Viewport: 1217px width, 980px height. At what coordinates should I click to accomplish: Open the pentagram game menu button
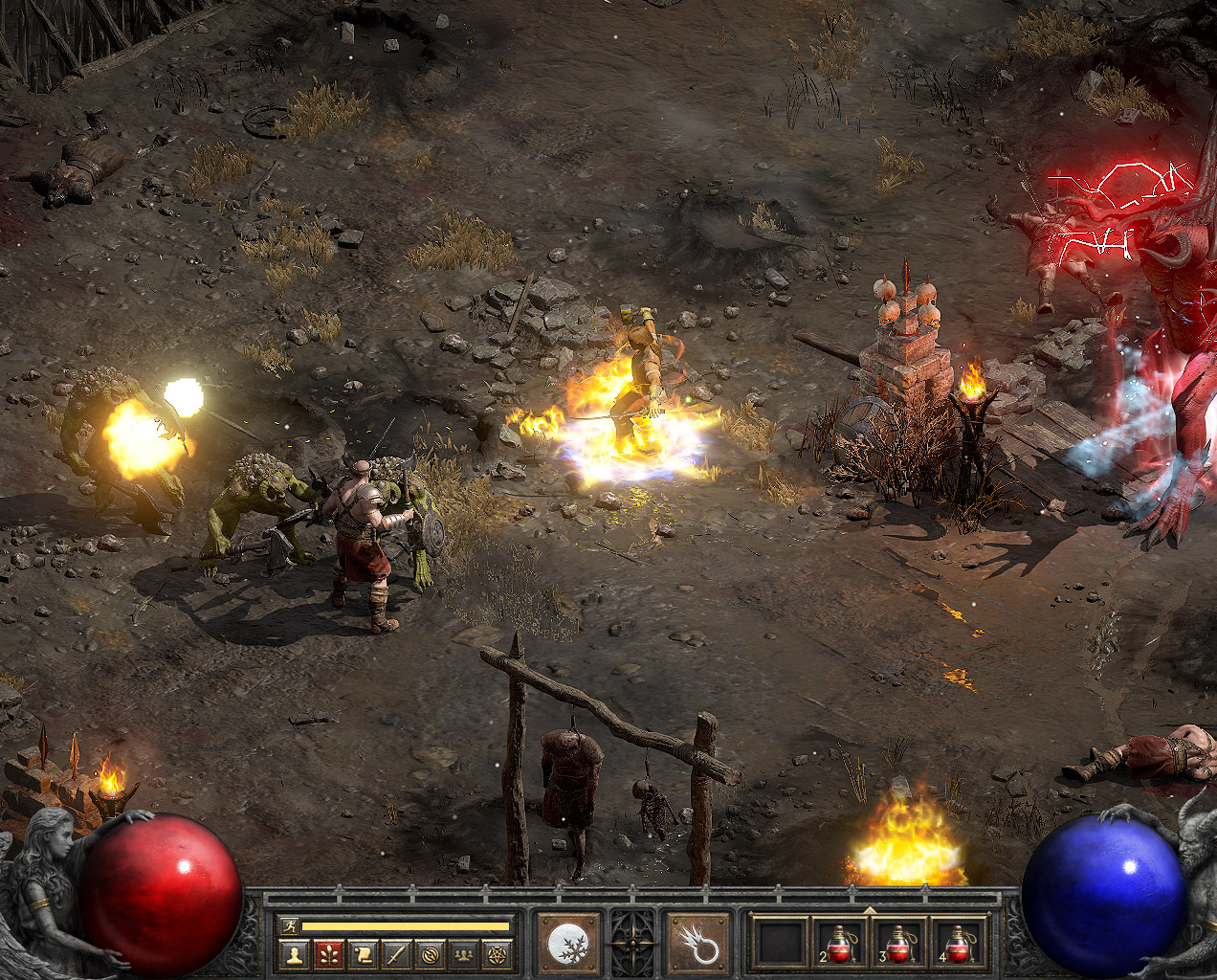(x=498, y=954)
